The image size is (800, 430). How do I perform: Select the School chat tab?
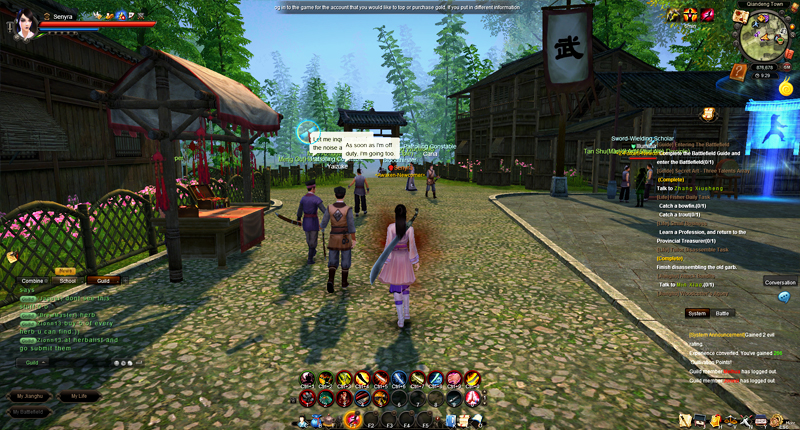click(x=67, y=281)
